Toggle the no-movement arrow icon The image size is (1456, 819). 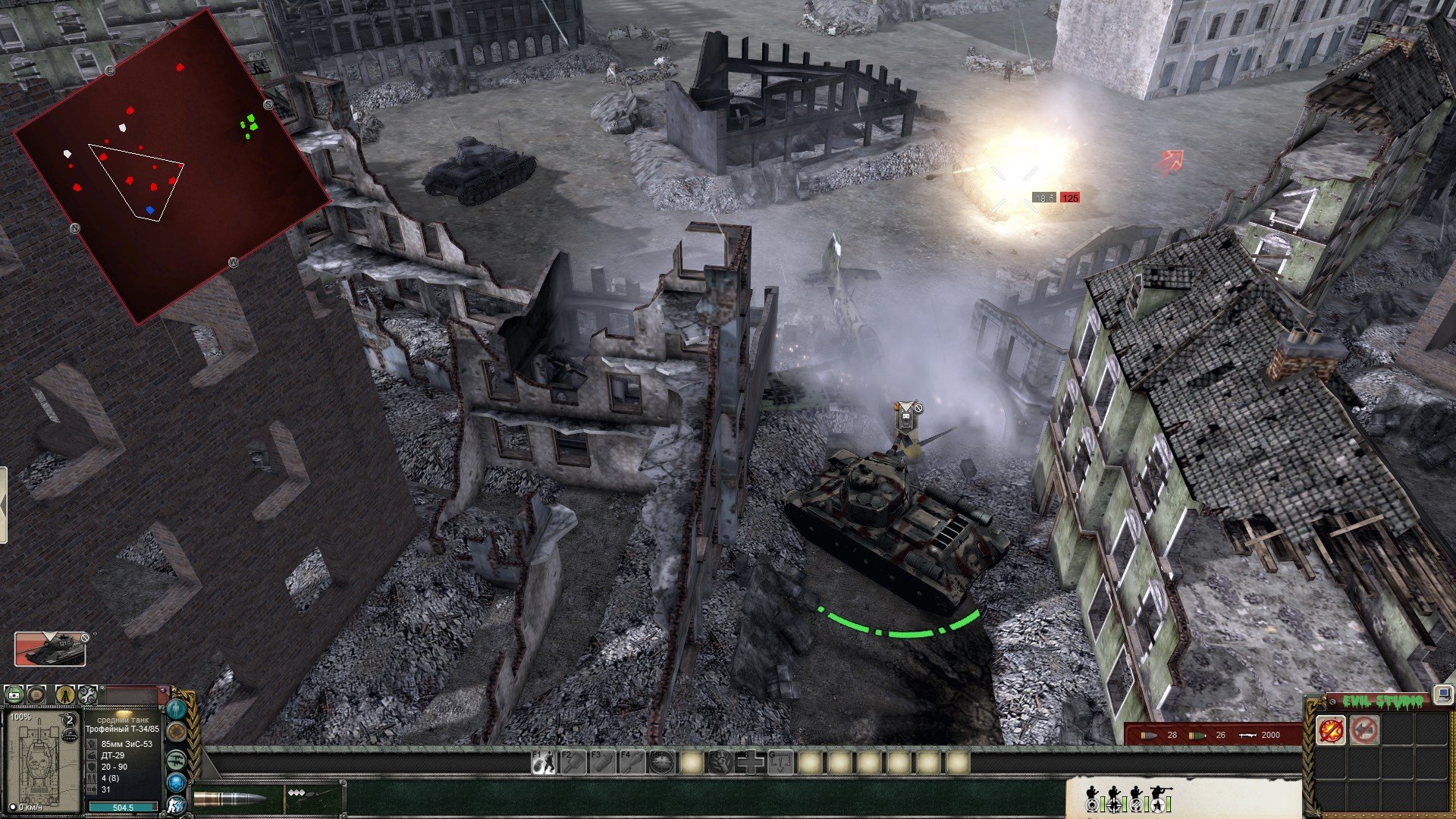pos(1364,730)
